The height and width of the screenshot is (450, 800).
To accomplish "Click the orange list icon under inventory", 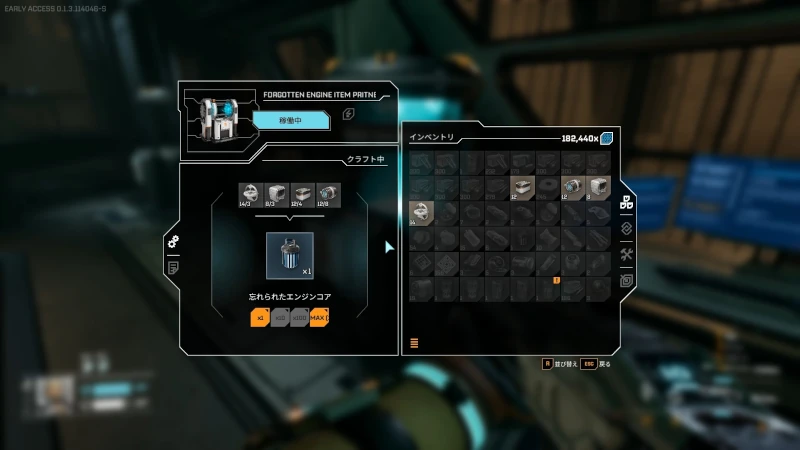I will point(414,343).
